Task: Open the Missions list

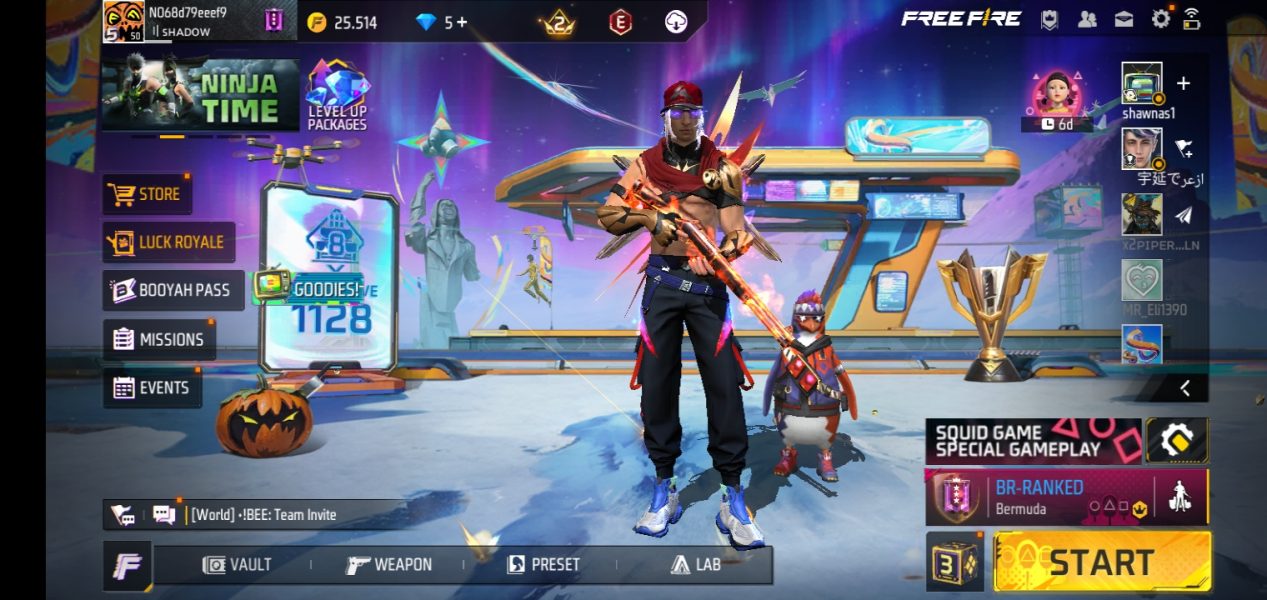Action: coord(159,339)
